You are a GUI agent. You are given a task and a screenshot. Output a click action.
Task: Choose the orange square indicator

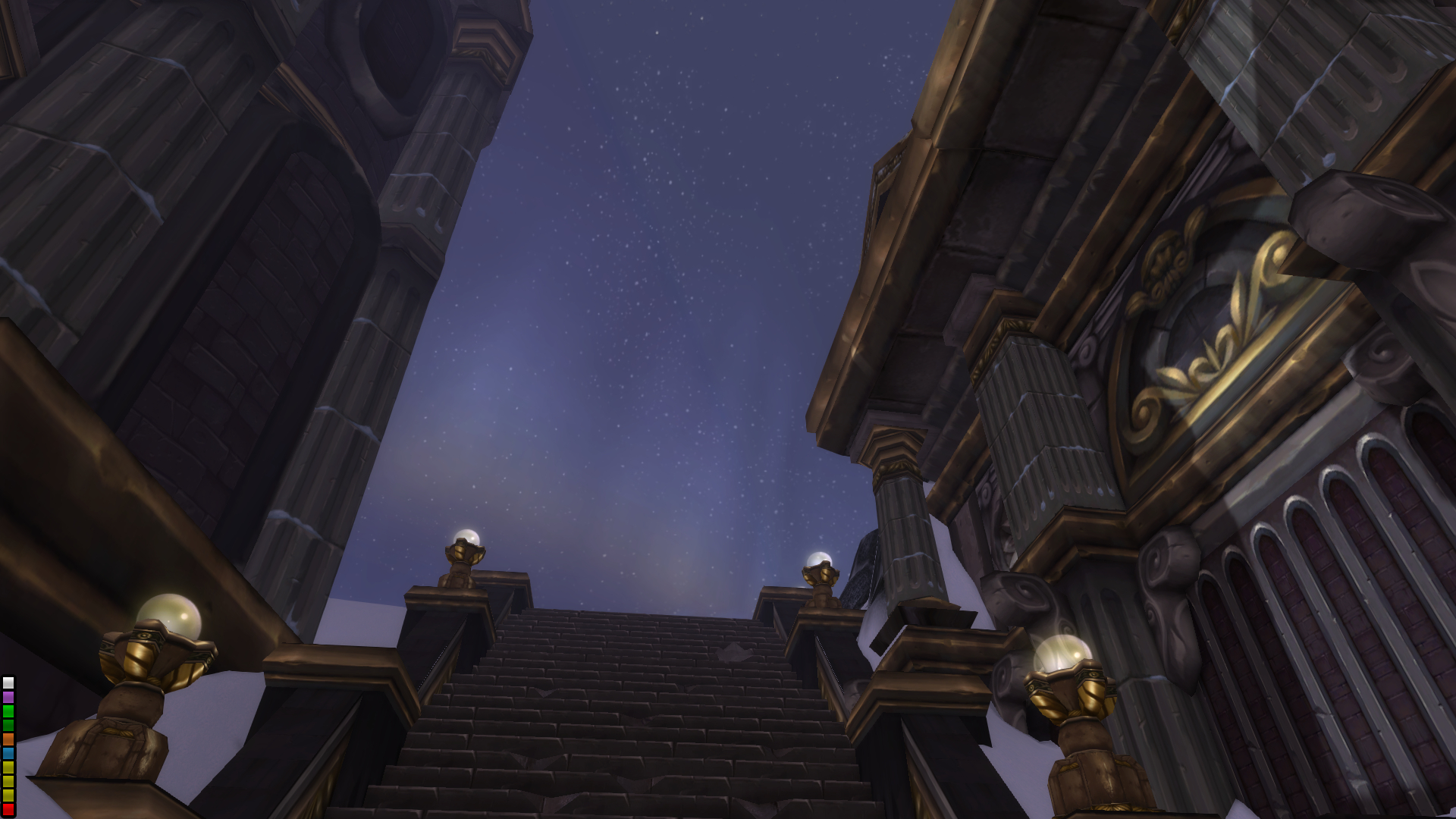[x=8, y=739]
